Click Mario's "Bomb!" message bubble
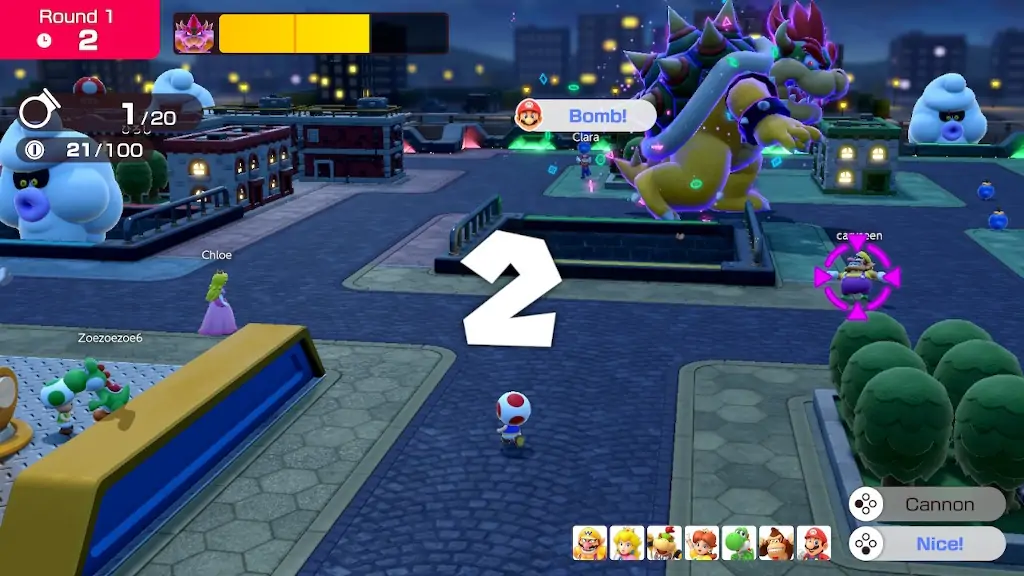The height and width of the screenshot is (576, 1024). (x=585, y=116)
